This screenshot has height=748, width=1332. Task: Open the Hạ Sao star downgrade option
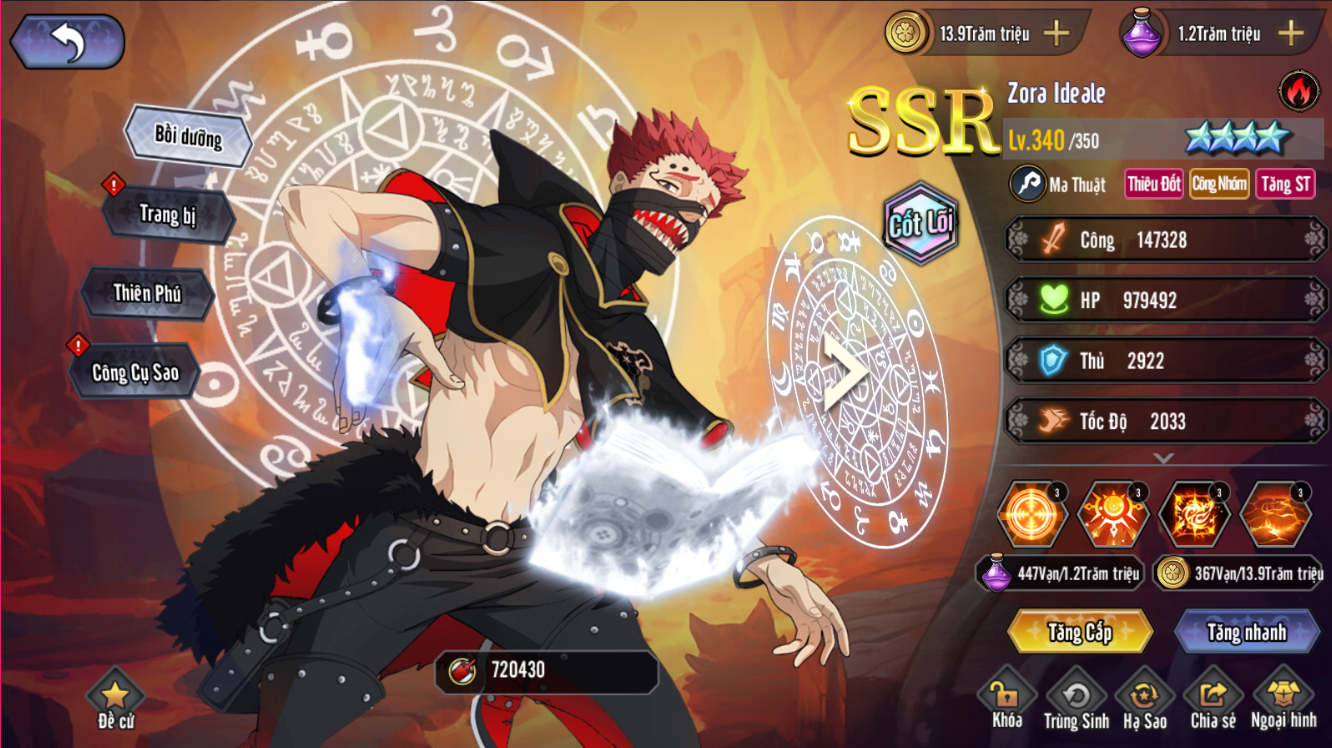tap(1145, 698)
